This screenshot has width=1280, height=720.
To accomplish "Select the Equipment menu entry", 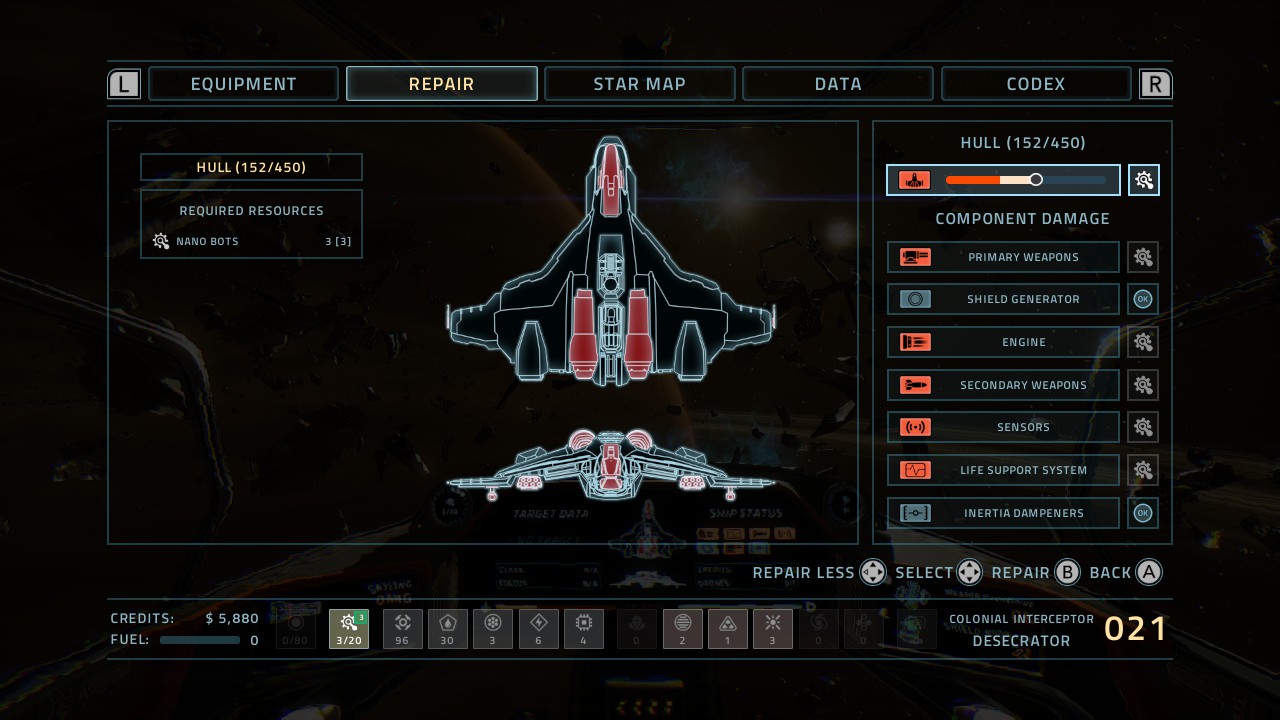I will click(243, 83).
